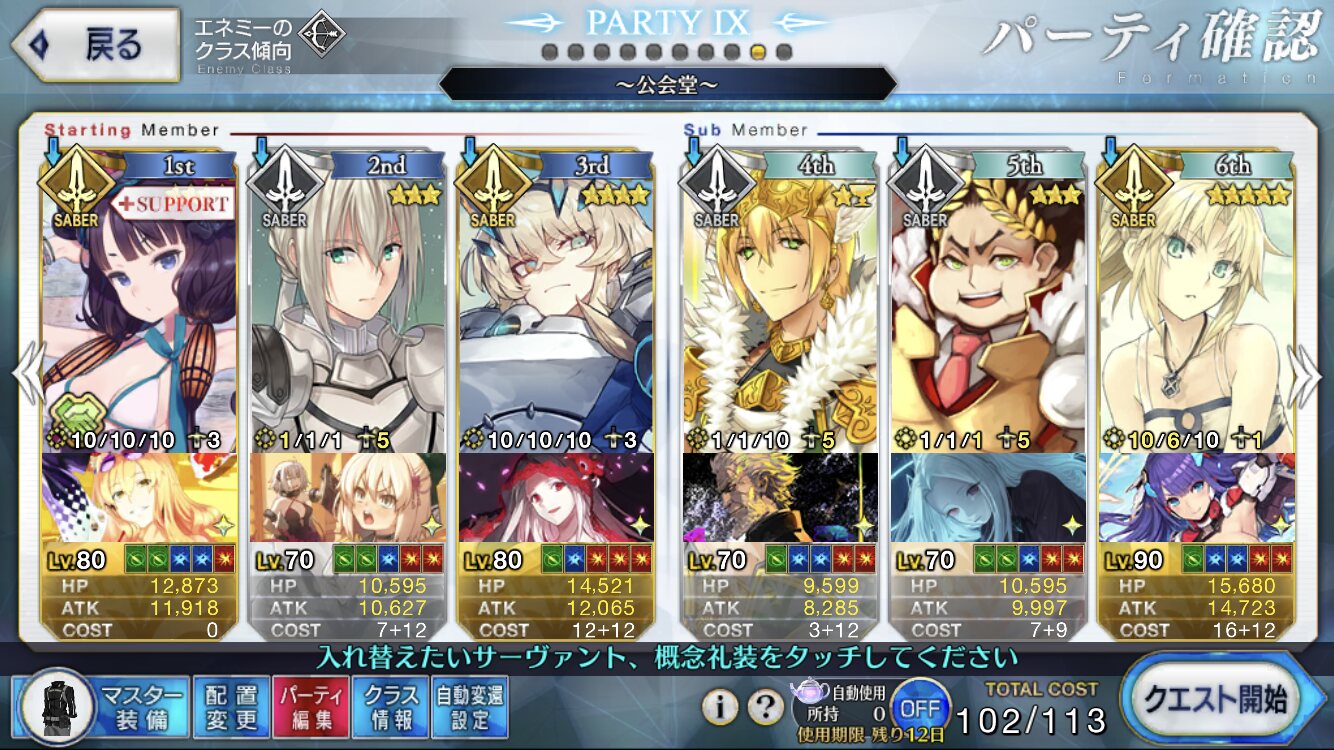Open the question mark help button
Screen dimensions: 1334x750
(765, 707)
